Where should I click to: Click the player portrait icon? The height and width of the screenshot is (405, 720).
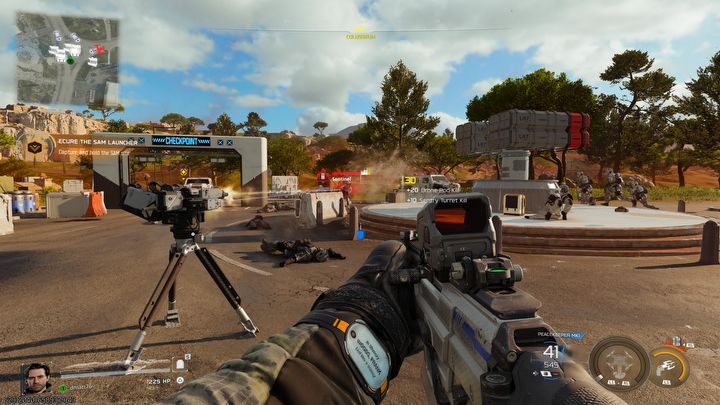(37, 377)
